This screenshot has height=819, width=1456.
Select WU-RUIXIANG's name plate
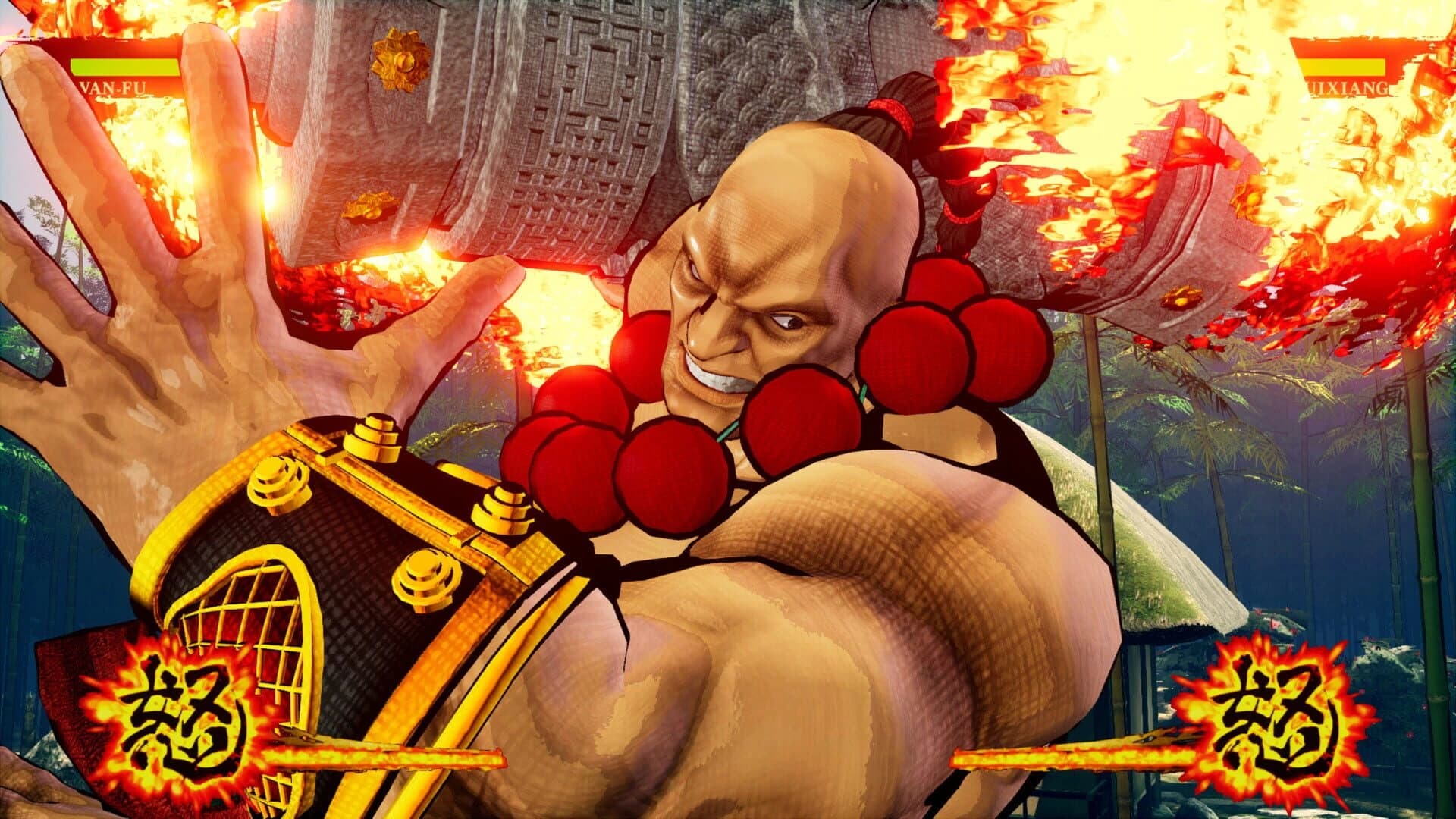(x=1350, y=86)
